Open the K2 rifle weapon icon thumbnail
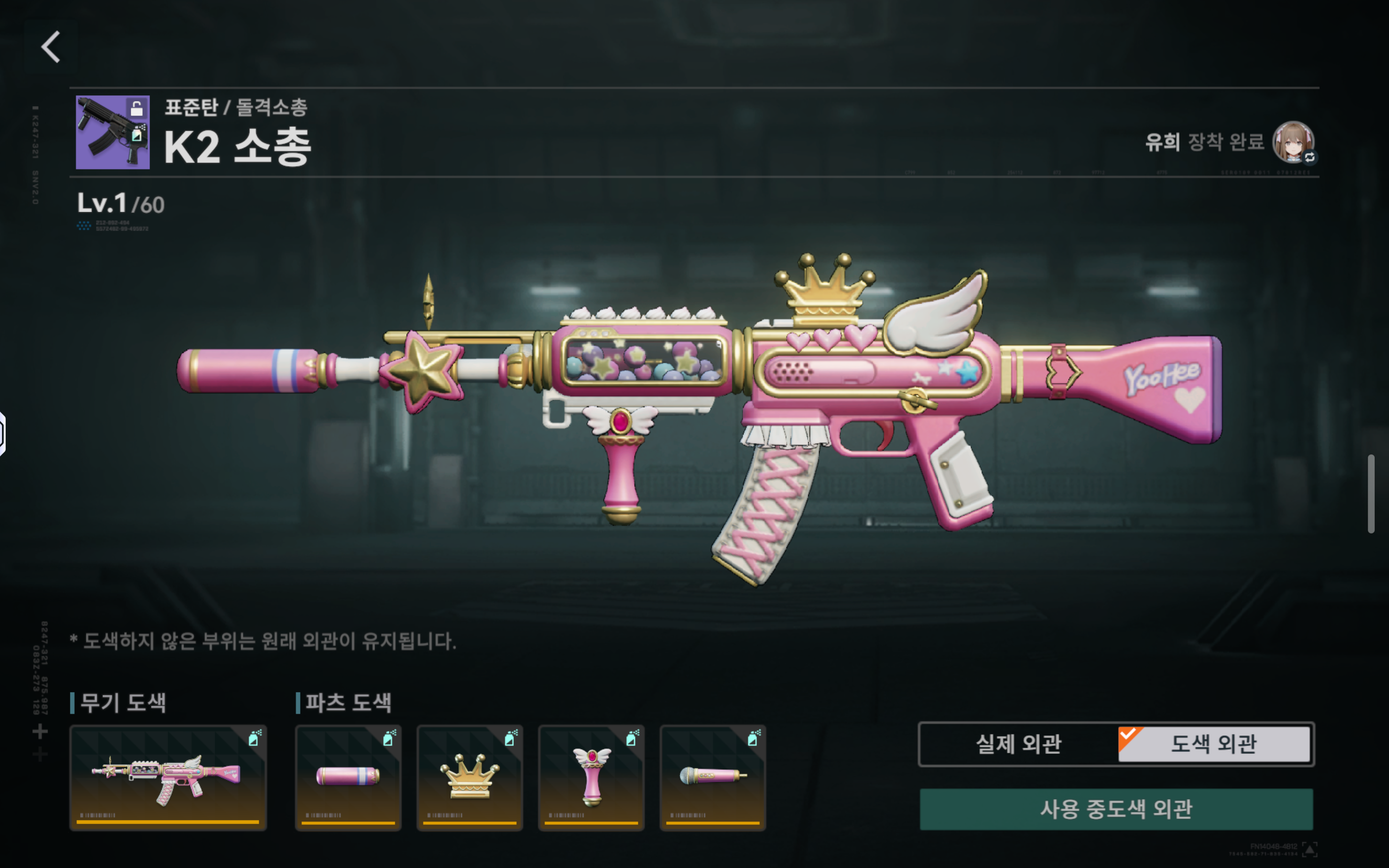 point(112,133)
